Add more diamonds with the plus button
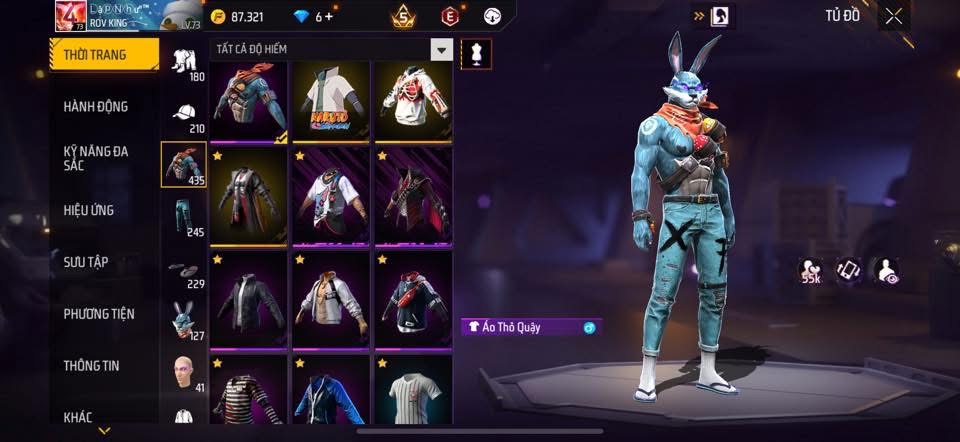This screenshot has height=442, width=960. click(329, 17)
